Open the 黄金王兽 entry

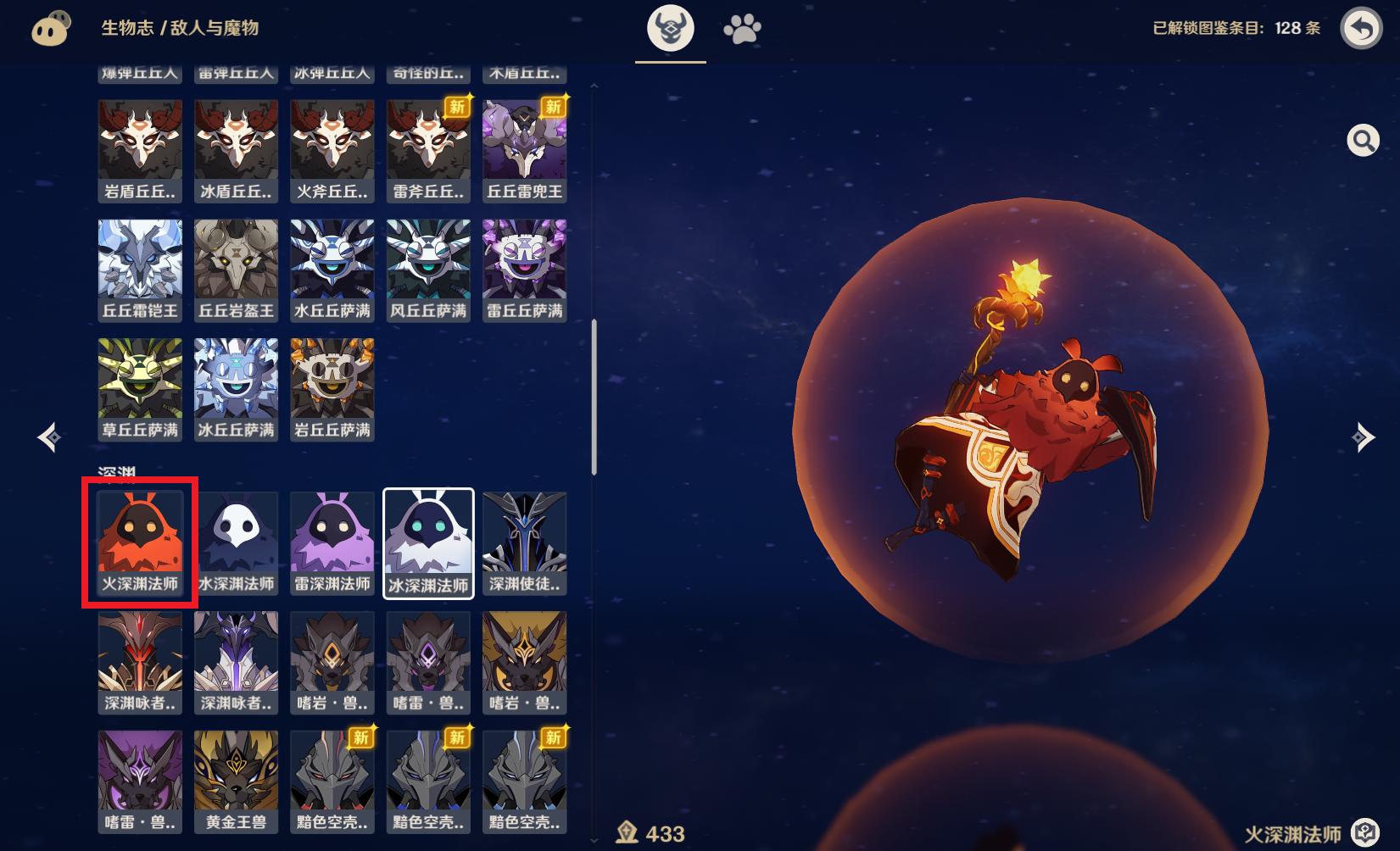point(236,781)
